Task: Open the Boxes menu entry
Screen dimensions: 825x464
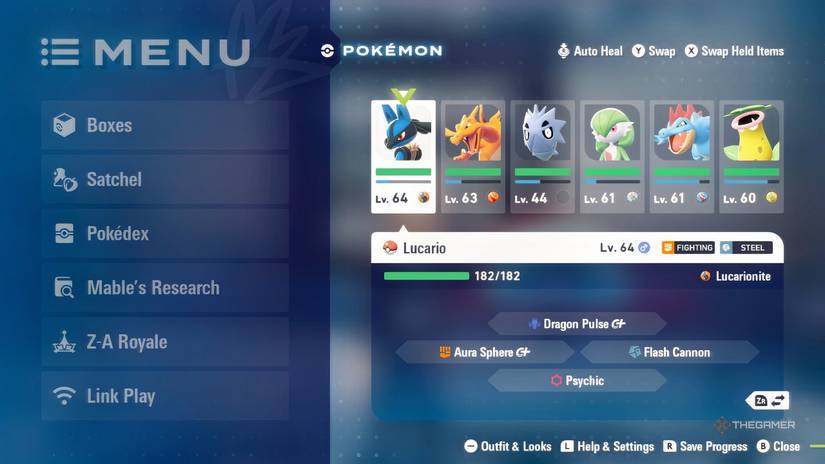Action: pos(165,126)
